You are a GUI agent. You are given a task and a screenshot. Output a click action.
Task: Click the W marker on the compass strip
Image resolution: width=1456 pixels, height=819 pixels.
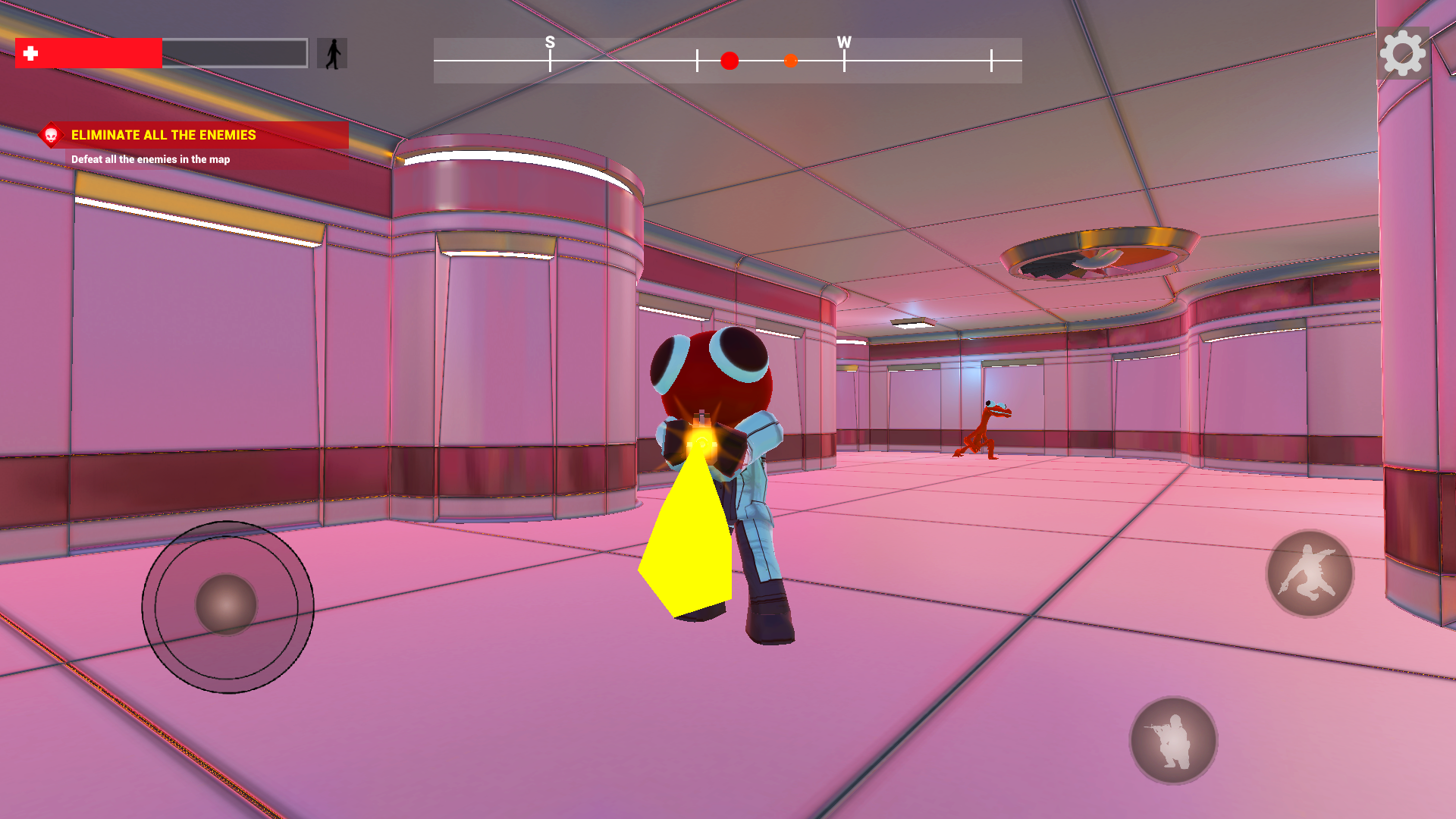843,43
